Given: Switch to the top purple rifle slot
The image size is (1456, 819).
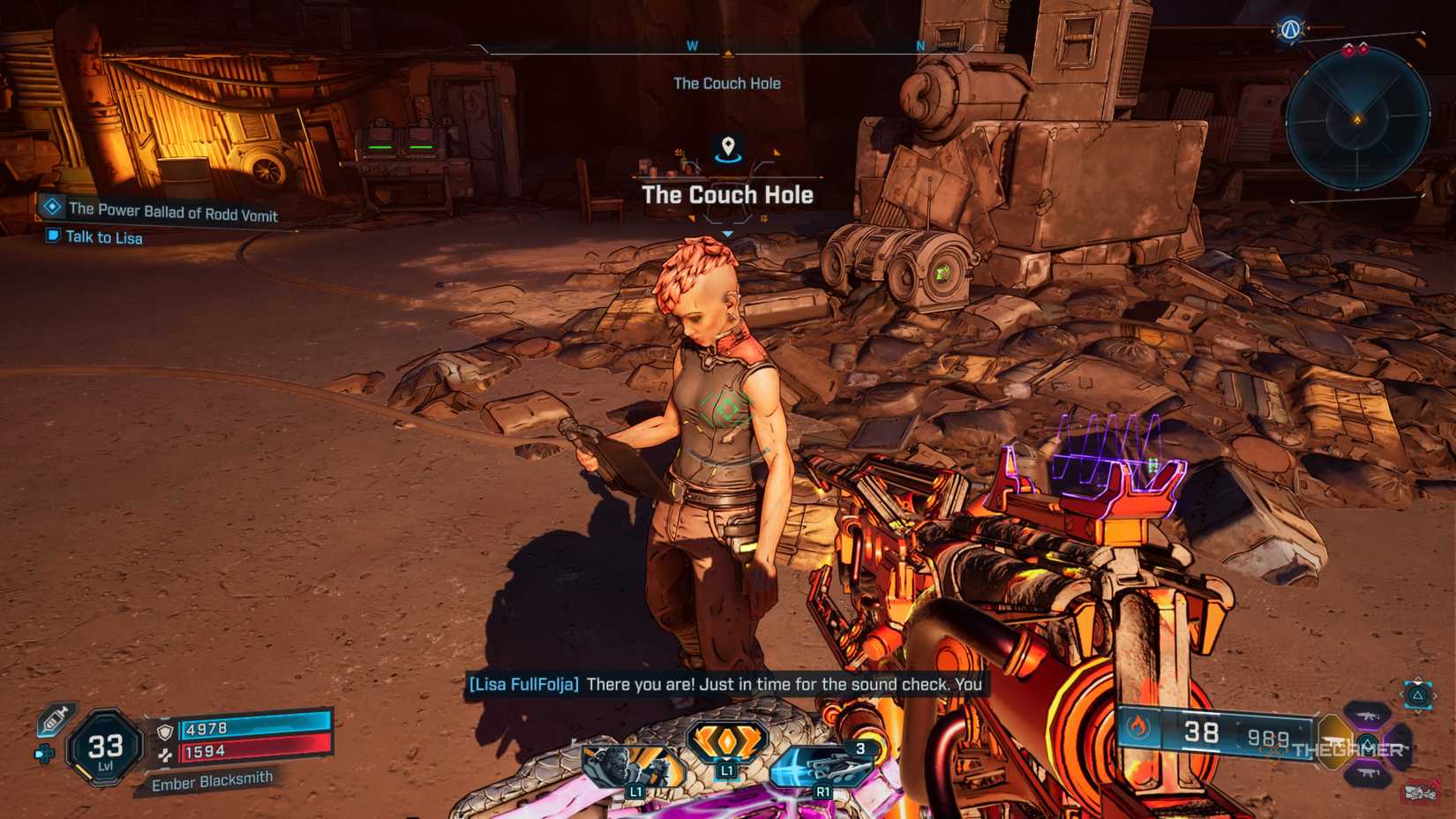Looking at the screenshot, I should [1367, 715].
